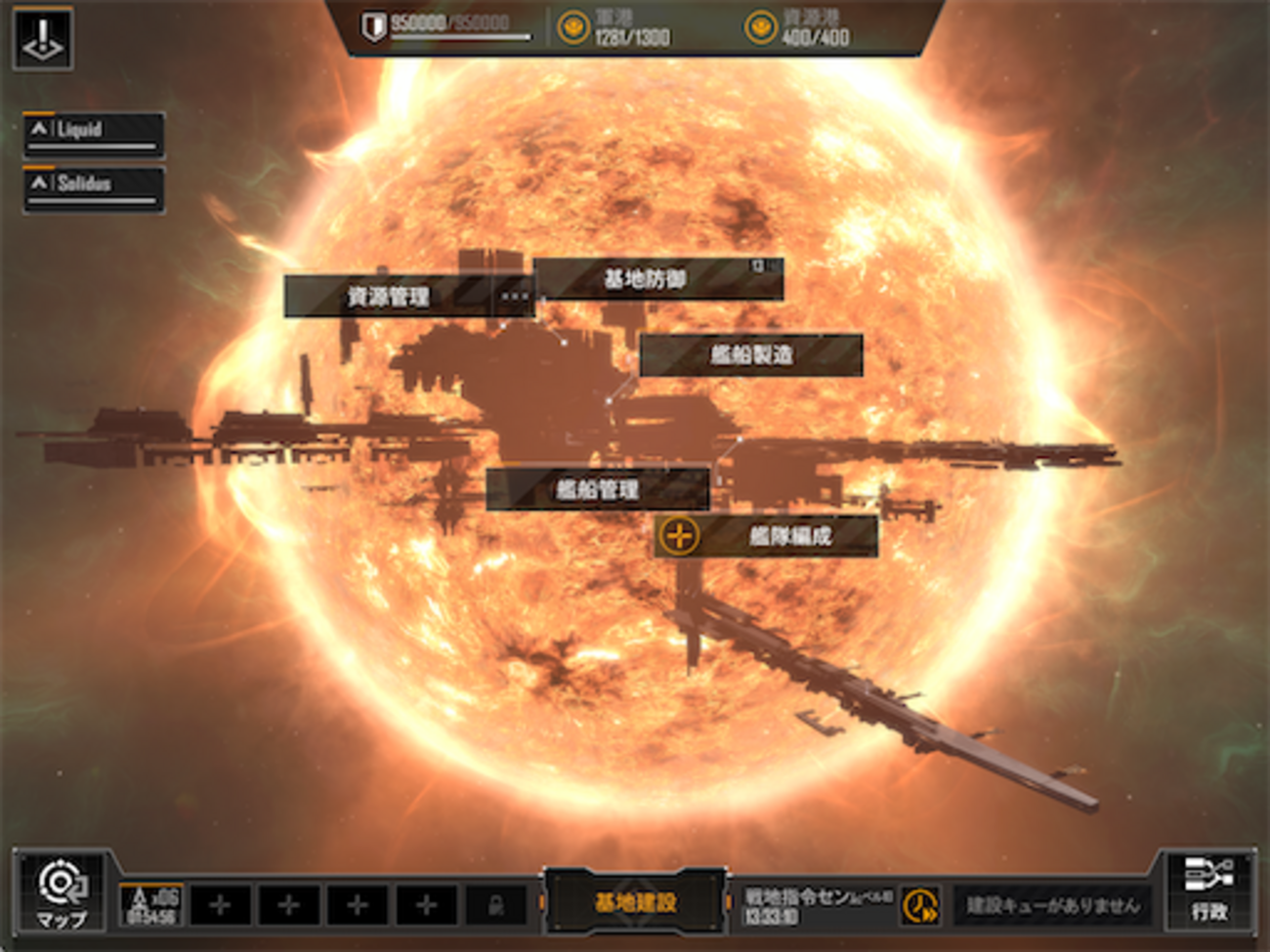Click the locked queue slot
1270x952 pixels.
pyautogui.click(x=496, y=905)
